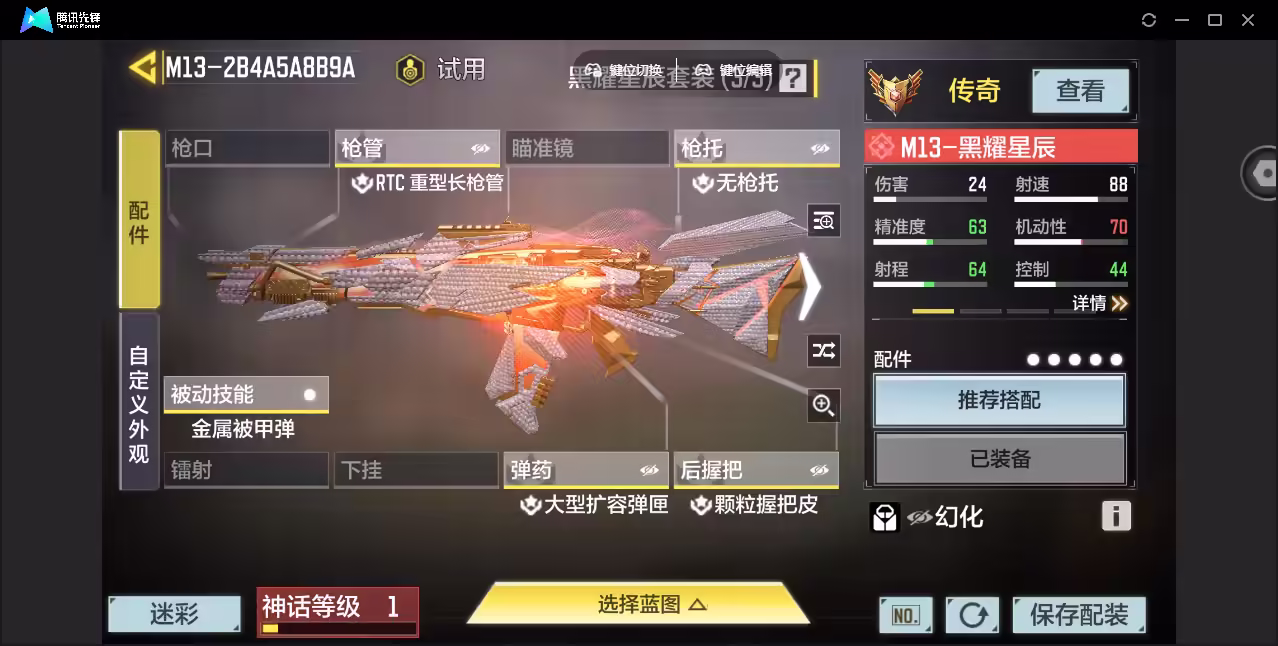Select the 后握把 rear grip slot
The width and height of the screenshot is (1278, 646).
[x=755, y=470]
